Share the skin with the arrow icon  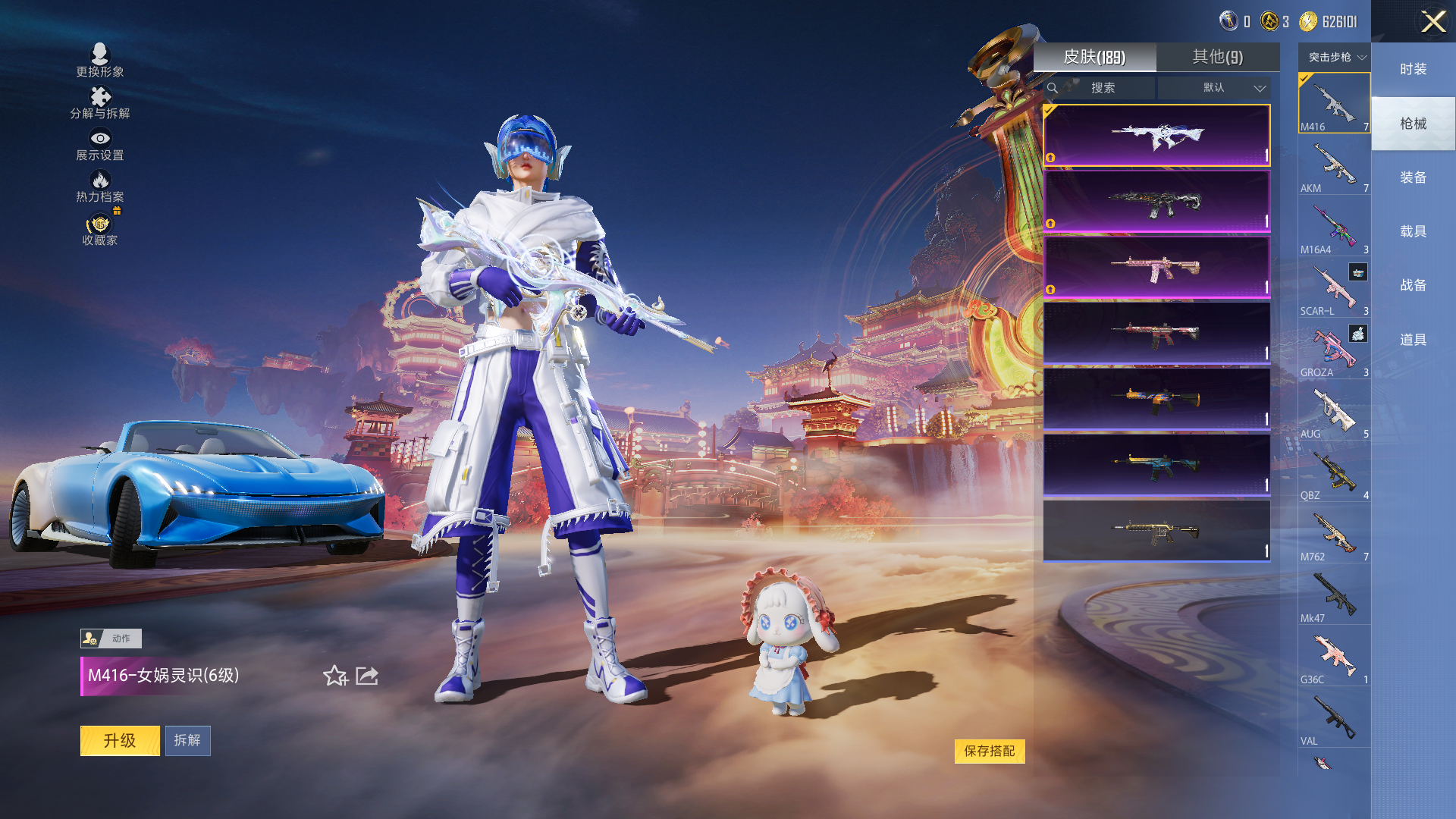point(367,675)
